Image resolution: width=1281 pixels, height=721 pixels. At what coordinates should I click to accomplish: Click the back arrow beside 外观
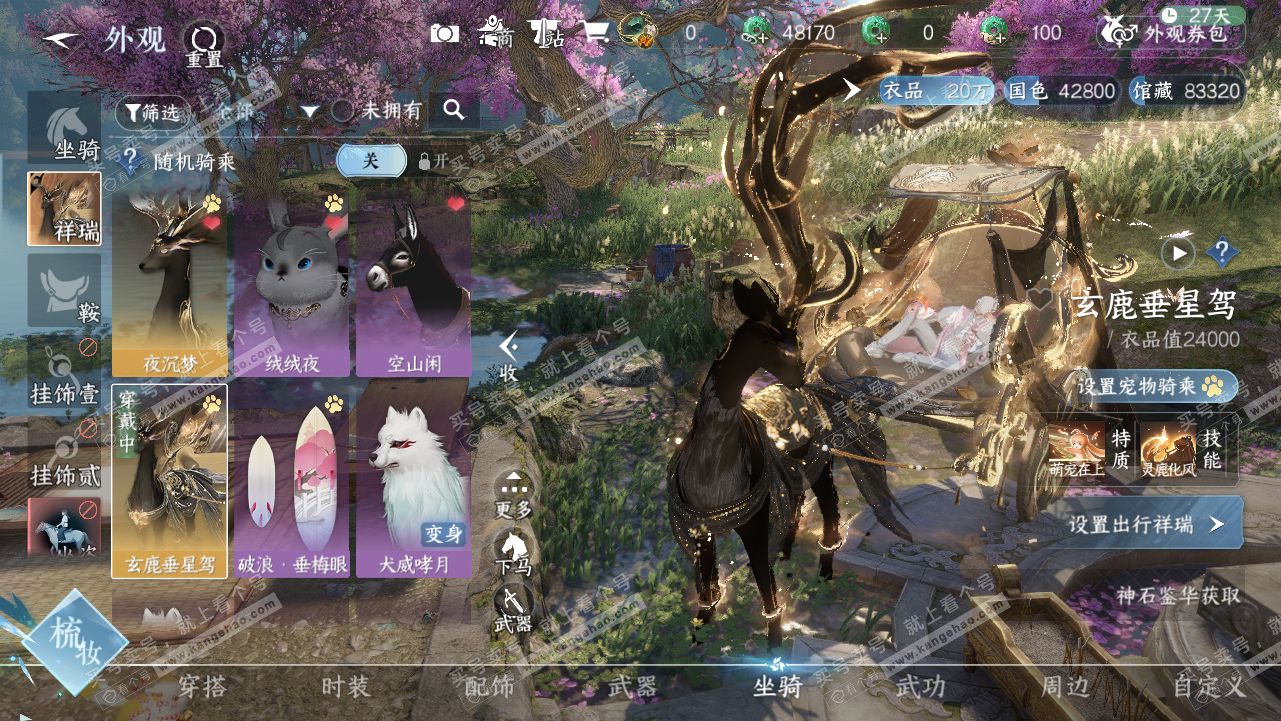pos(62,39)
